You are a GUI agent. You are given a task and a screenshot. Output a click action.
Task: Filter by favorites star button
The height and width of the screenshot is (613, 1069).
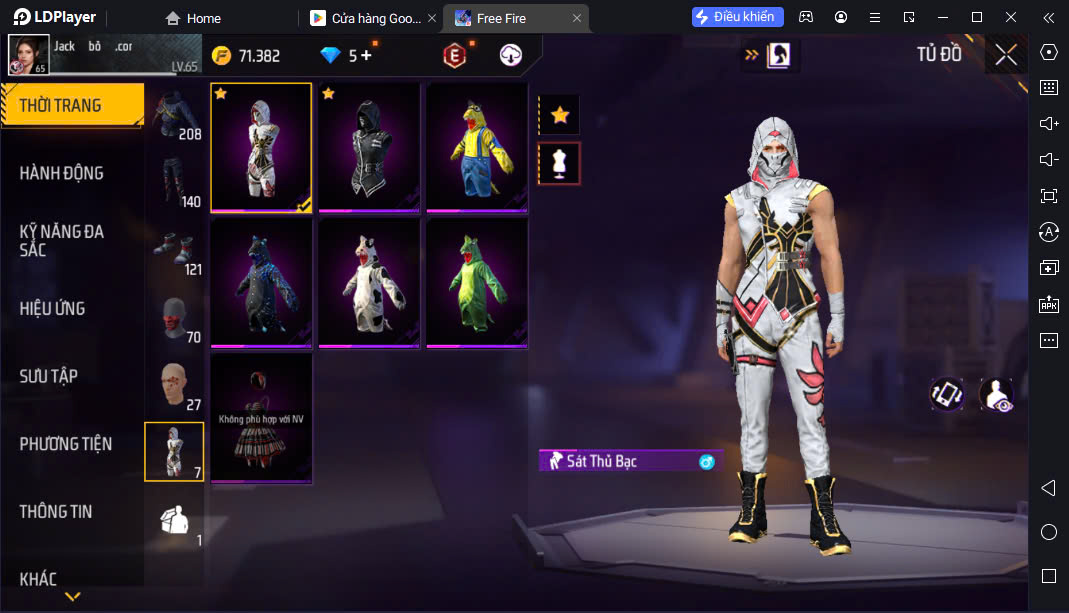point(560,115)
